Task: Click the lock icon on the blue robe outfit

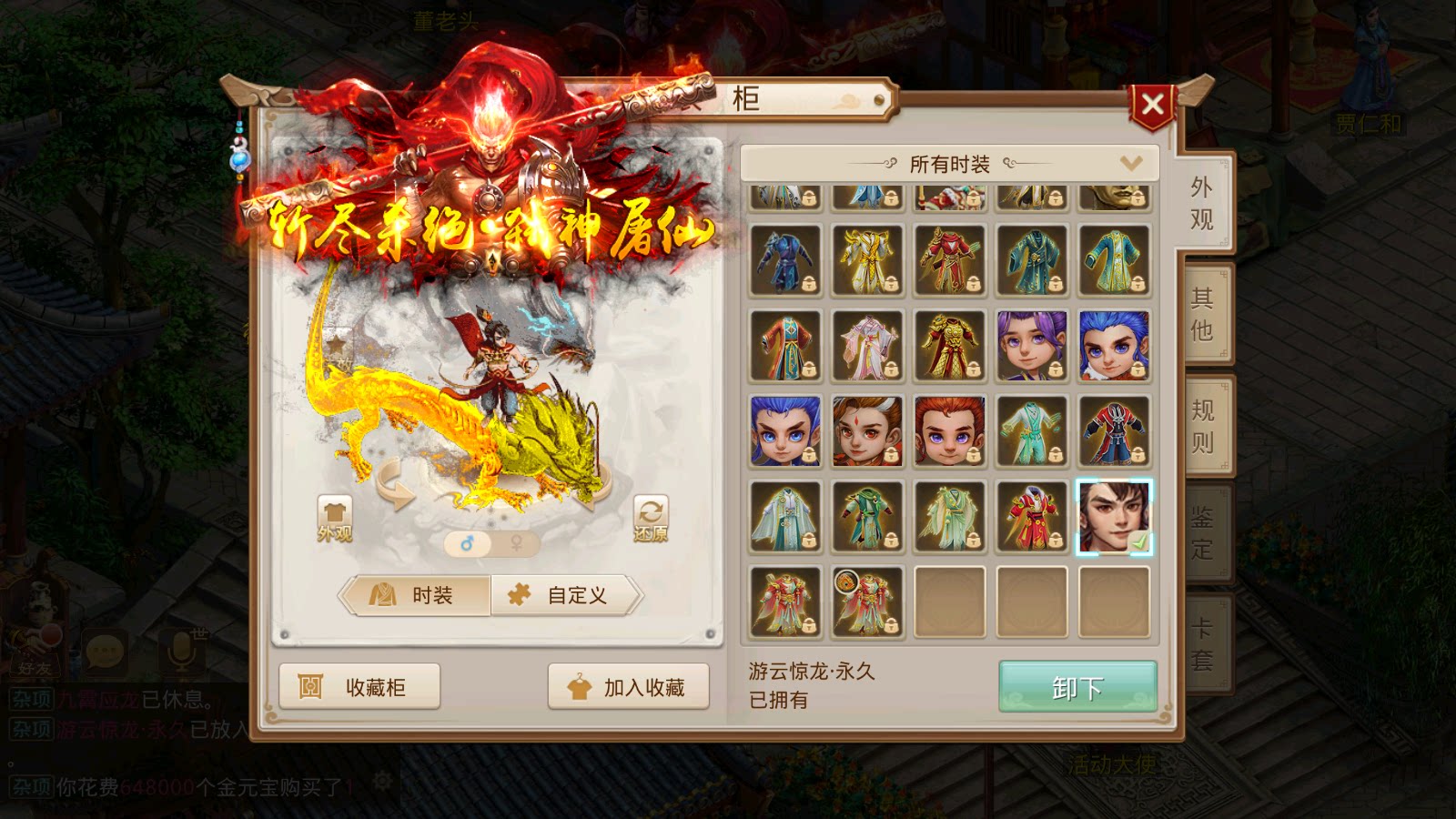Action: click(x=810, y=284)
